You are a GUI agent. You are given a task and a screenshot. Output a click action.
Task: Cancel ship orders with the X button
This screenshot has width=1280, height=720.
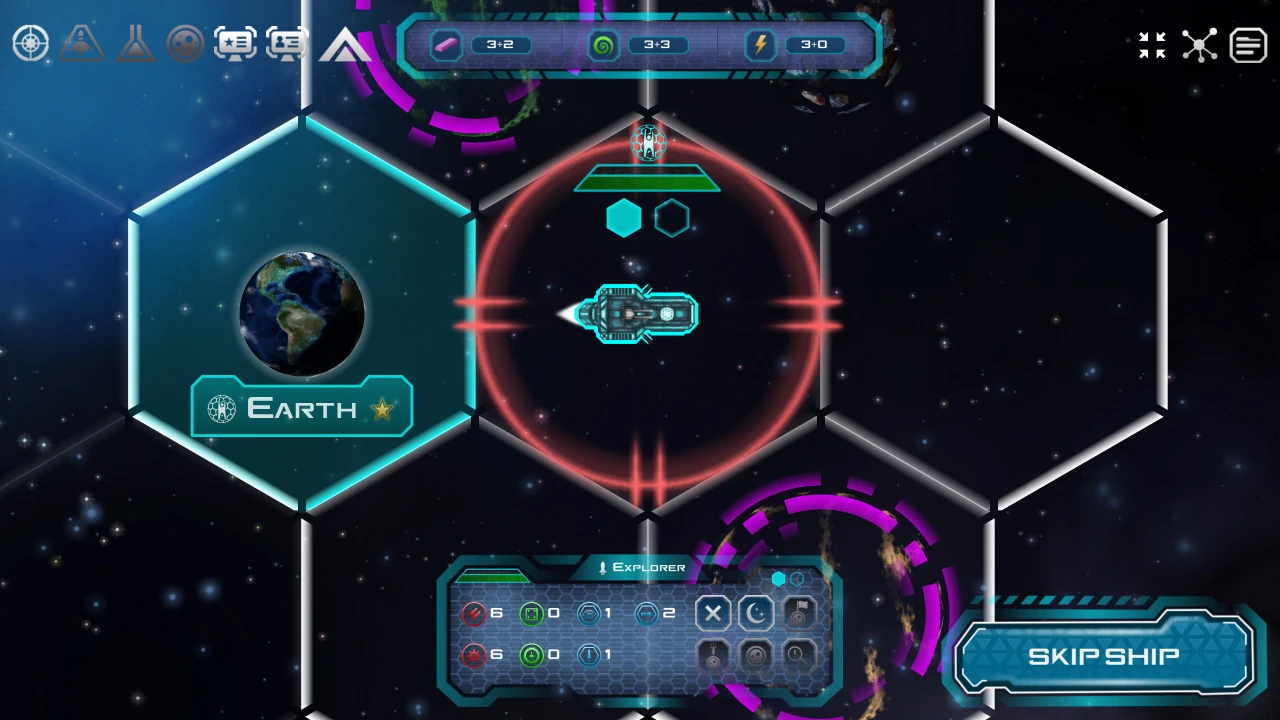coord(713,613)
